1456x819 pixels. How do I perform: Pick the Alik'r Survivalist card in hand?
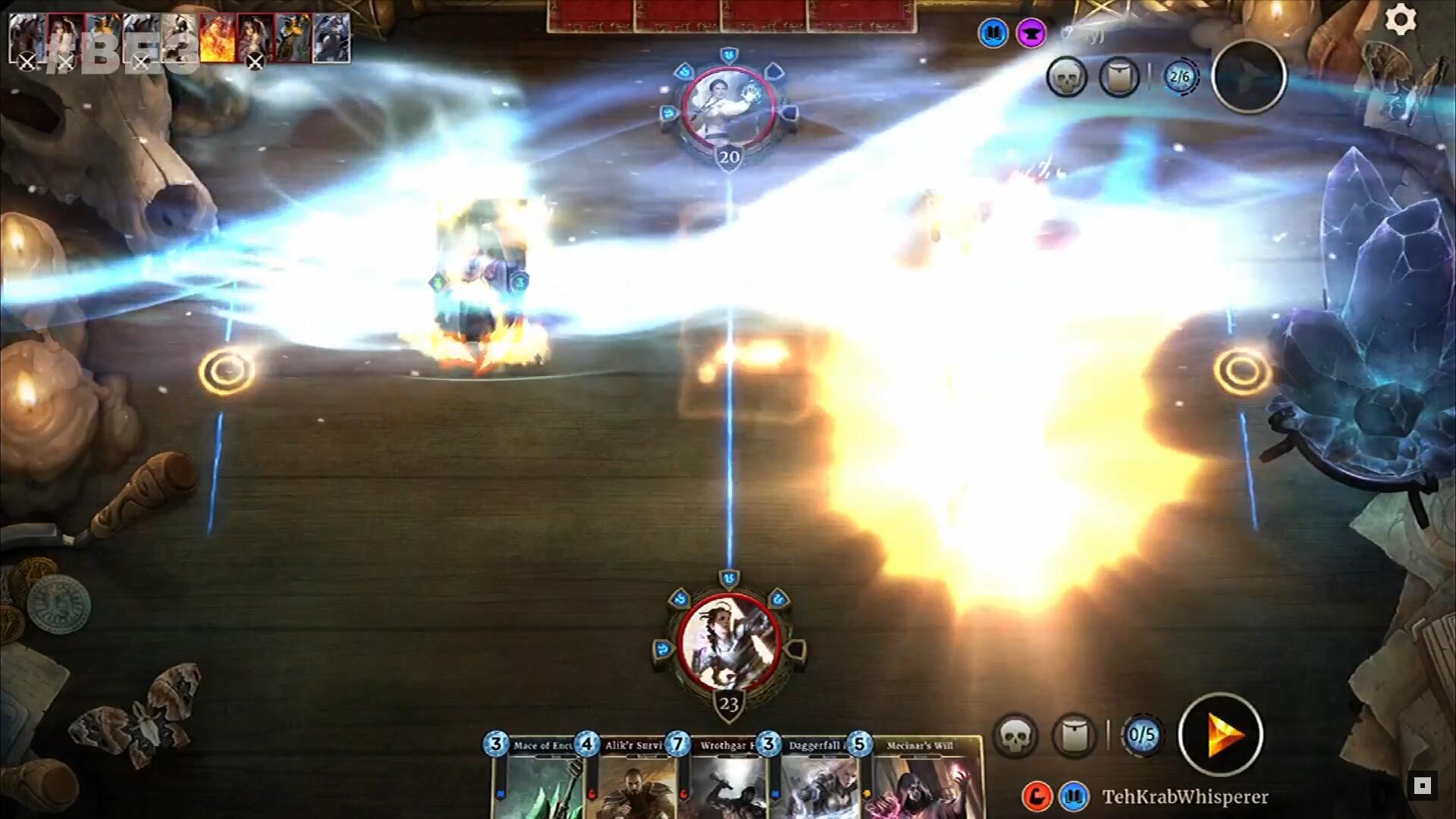coord(631,781)
